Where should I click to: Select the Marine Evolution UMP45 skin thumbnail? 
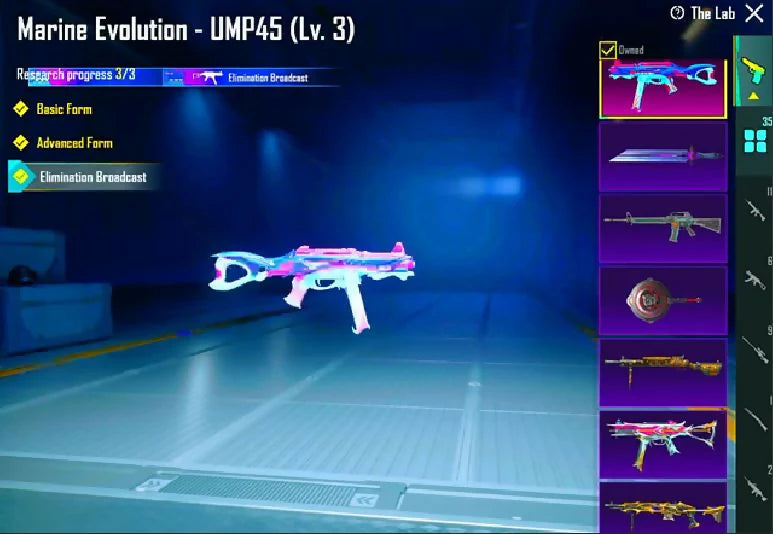(663, 88)
